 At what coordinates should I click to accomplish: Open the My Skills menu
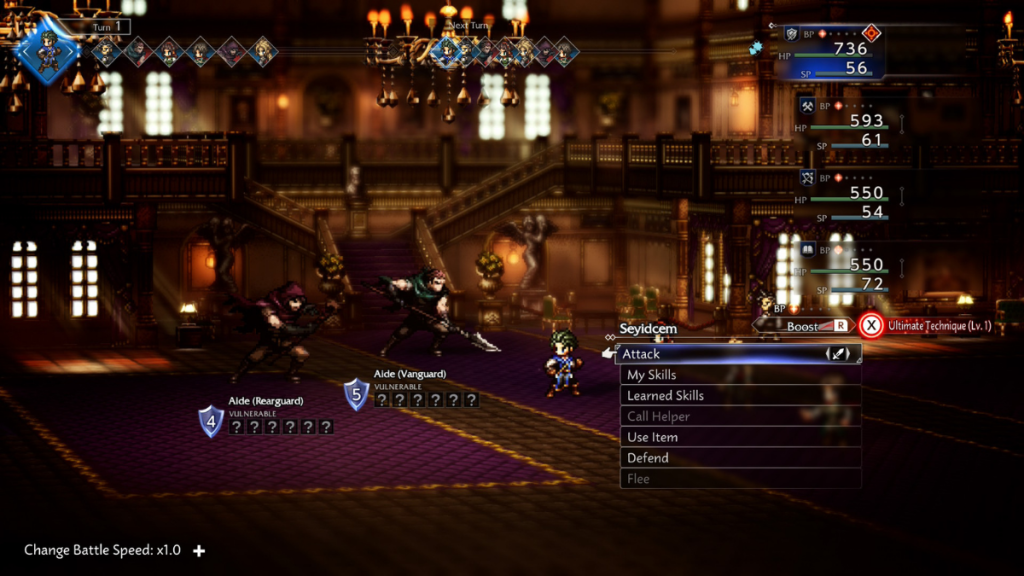click(738, 375)
